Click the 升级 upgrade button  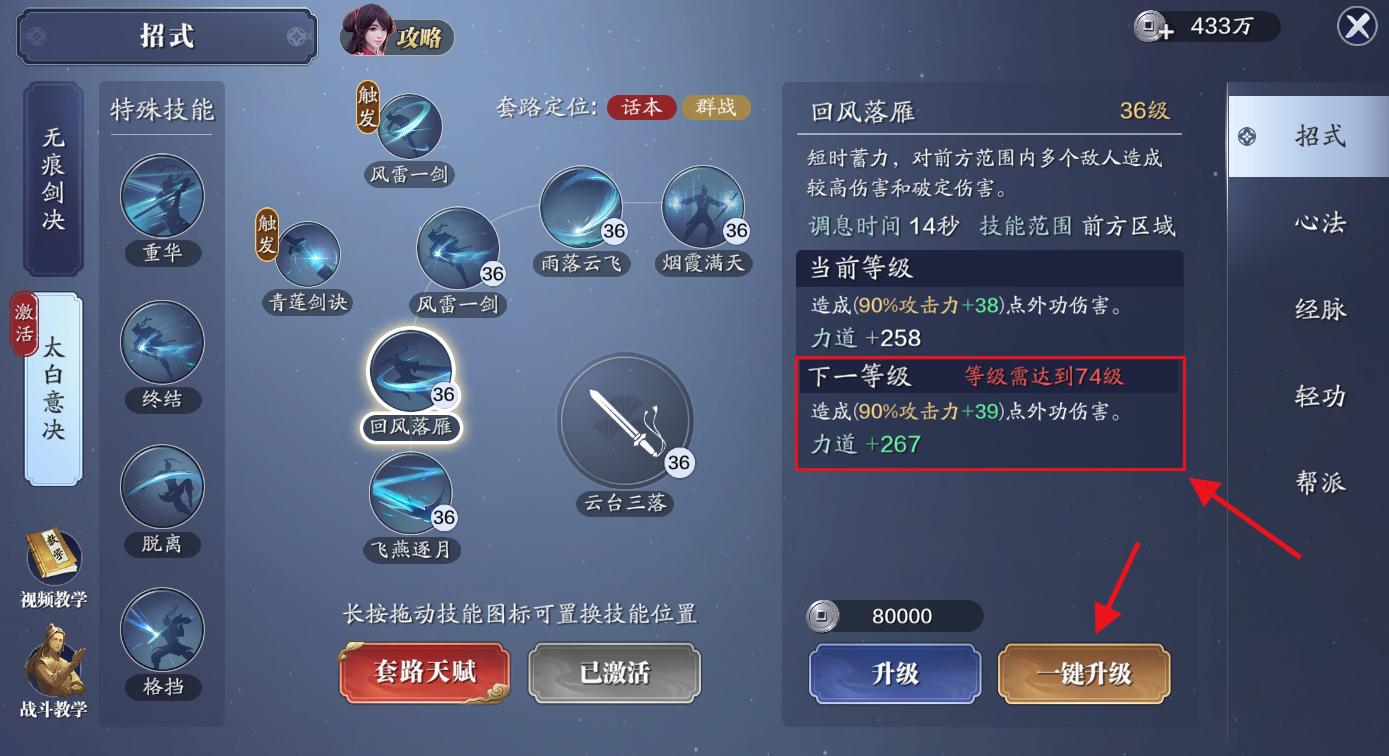tap(893, 673)
